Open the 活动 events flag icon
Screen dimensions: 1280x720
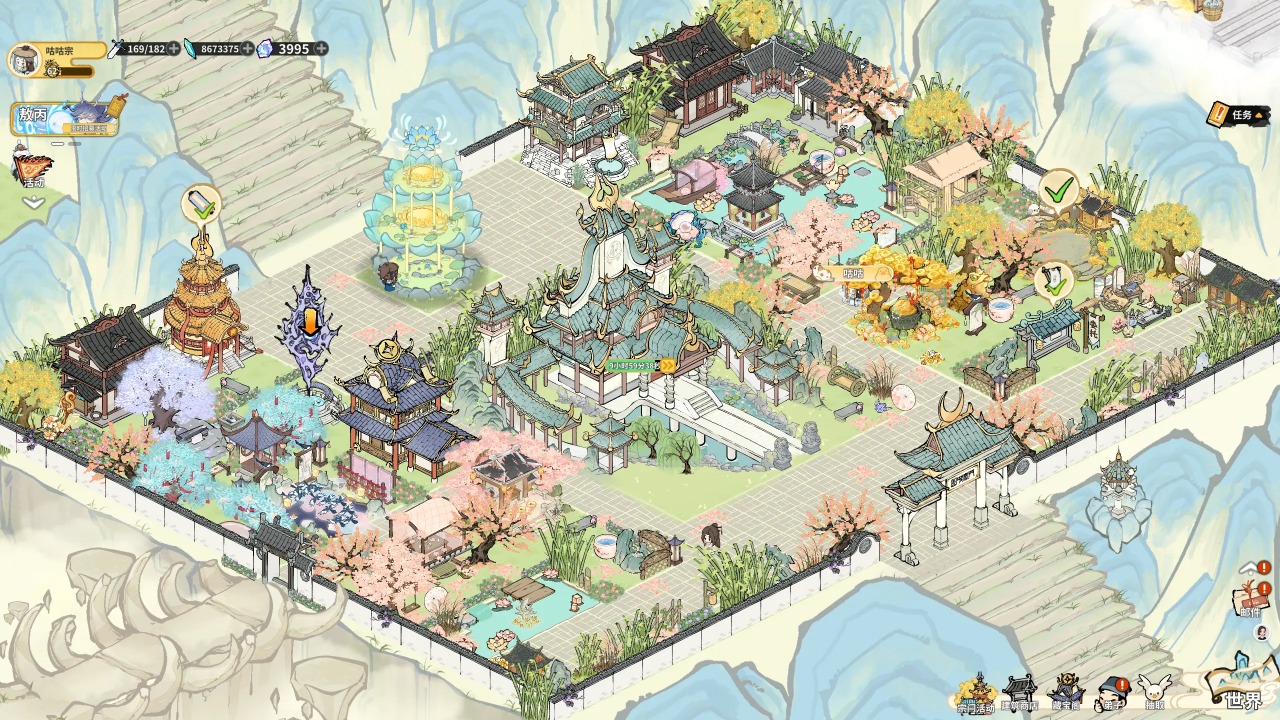click(x=34, y=168)
